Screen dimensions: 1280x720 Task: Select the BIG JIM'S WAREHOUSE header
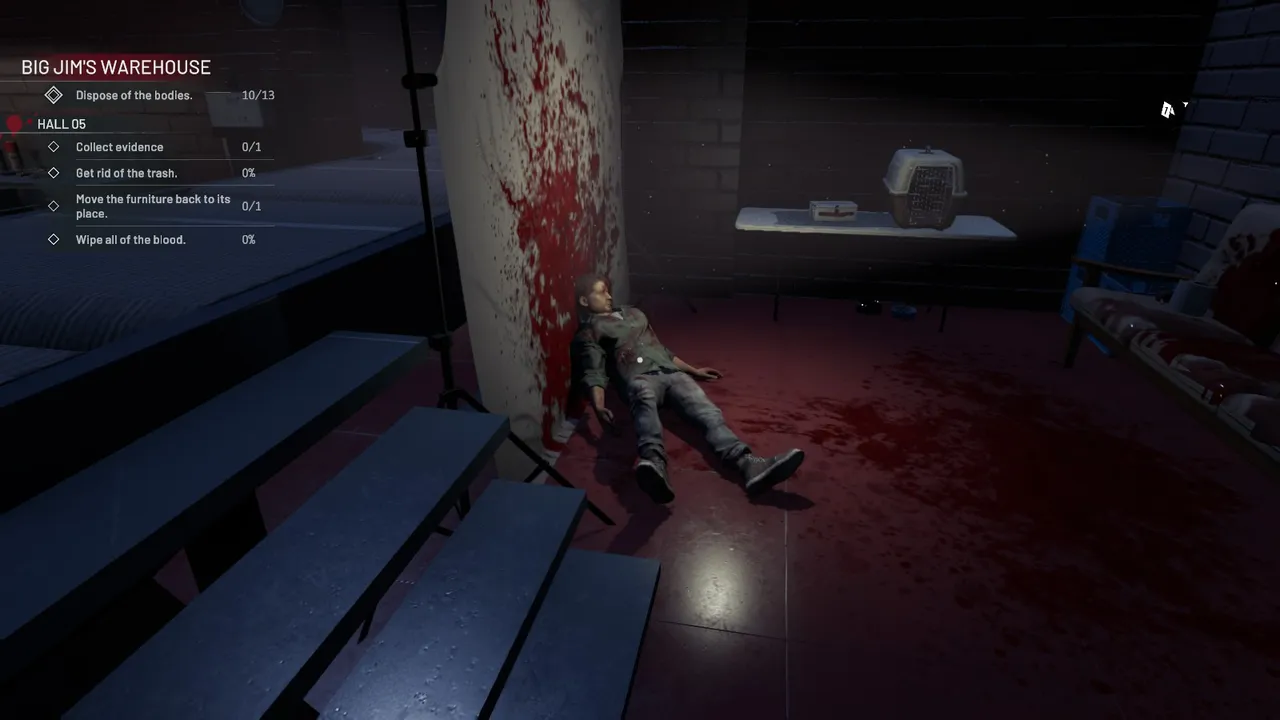[x=115, y=67]
